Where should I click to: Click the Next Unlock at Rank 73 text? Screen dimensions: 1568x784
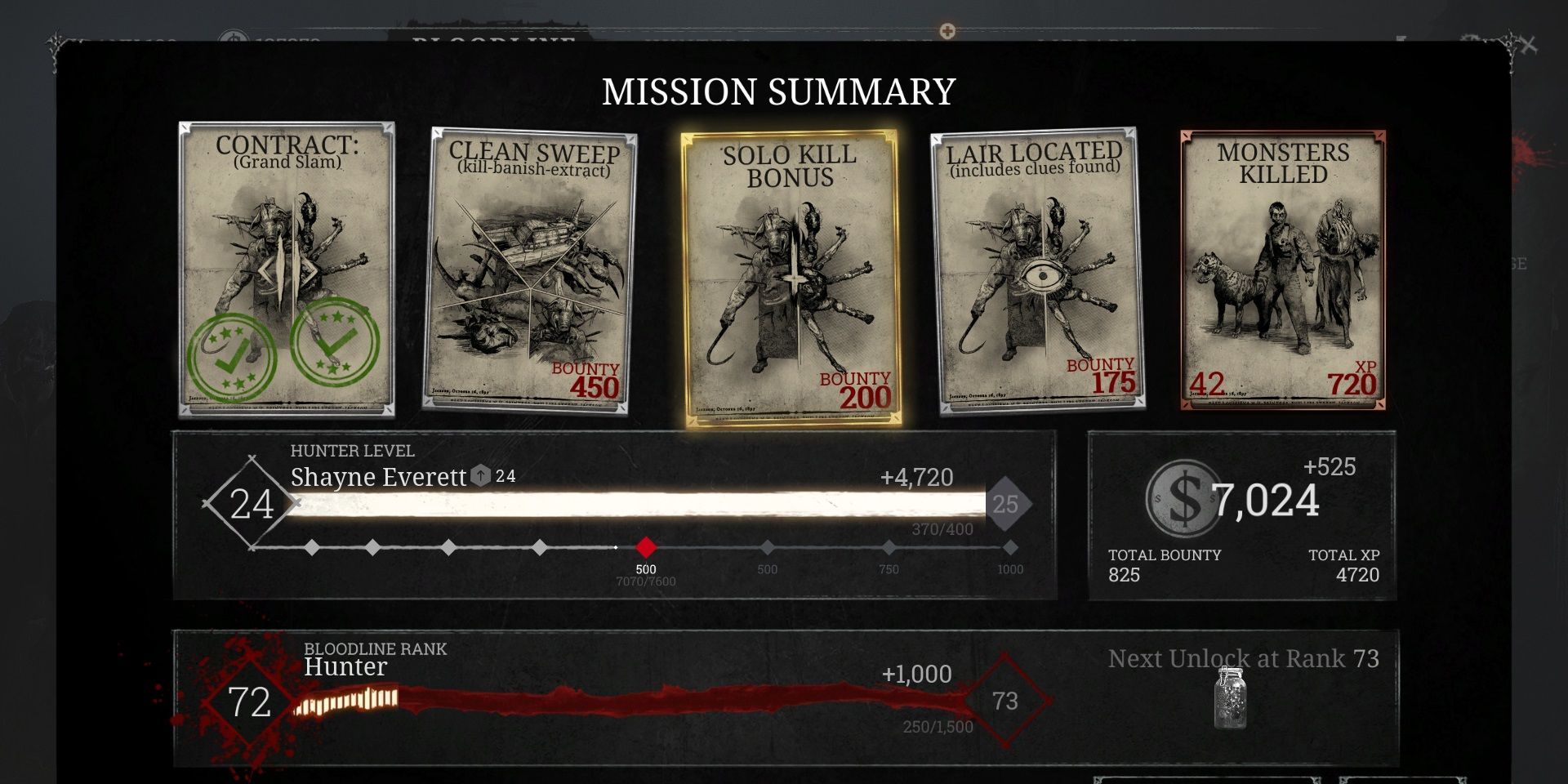point(1243,658)
